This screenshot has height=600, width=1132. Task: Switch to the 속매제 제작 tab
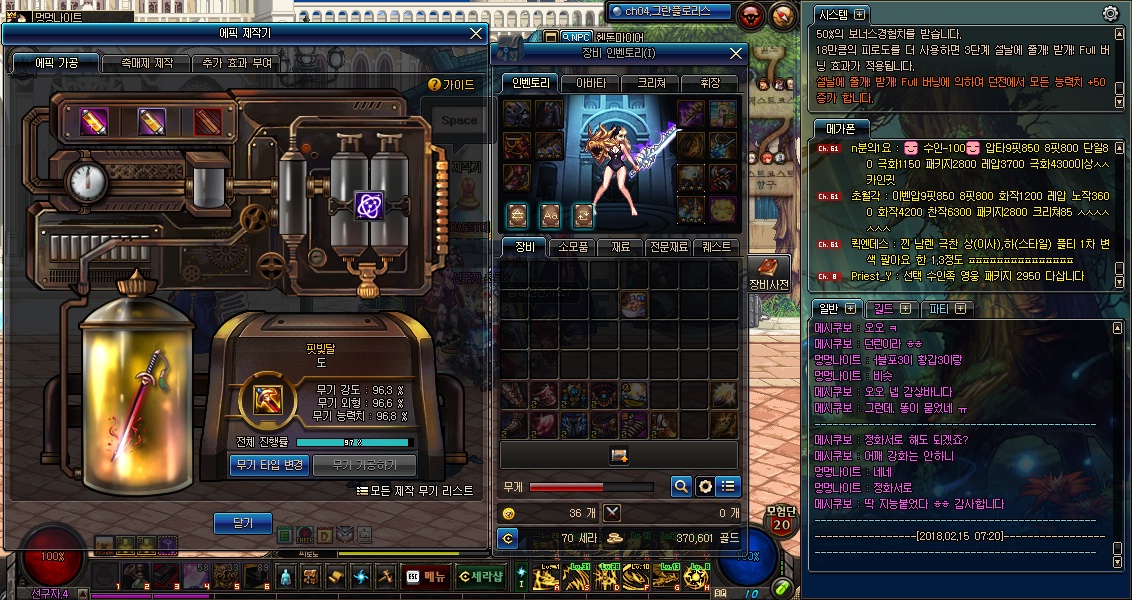point(146,63)
